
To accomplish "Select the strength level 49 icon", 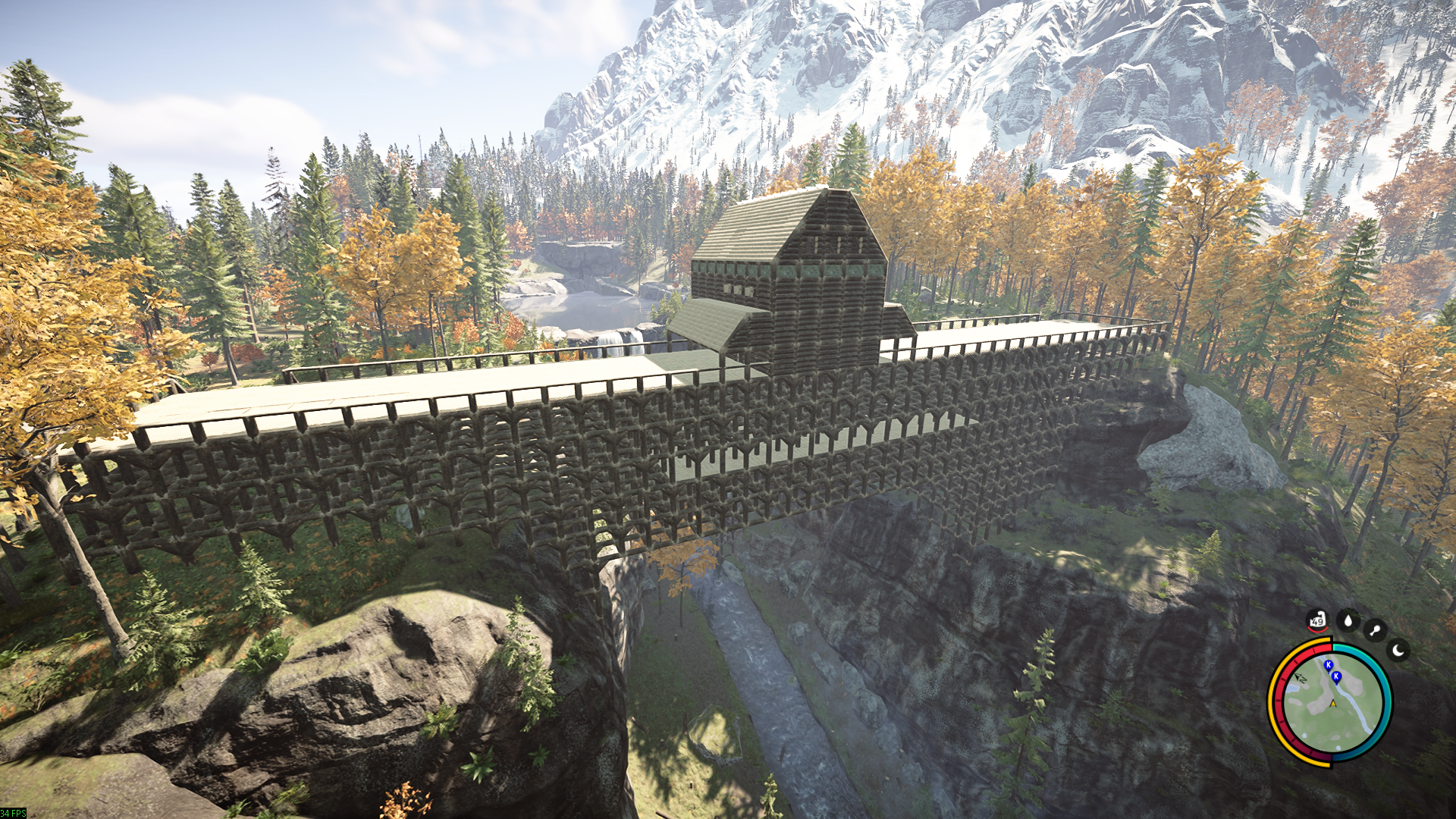I will (1317, 621).
